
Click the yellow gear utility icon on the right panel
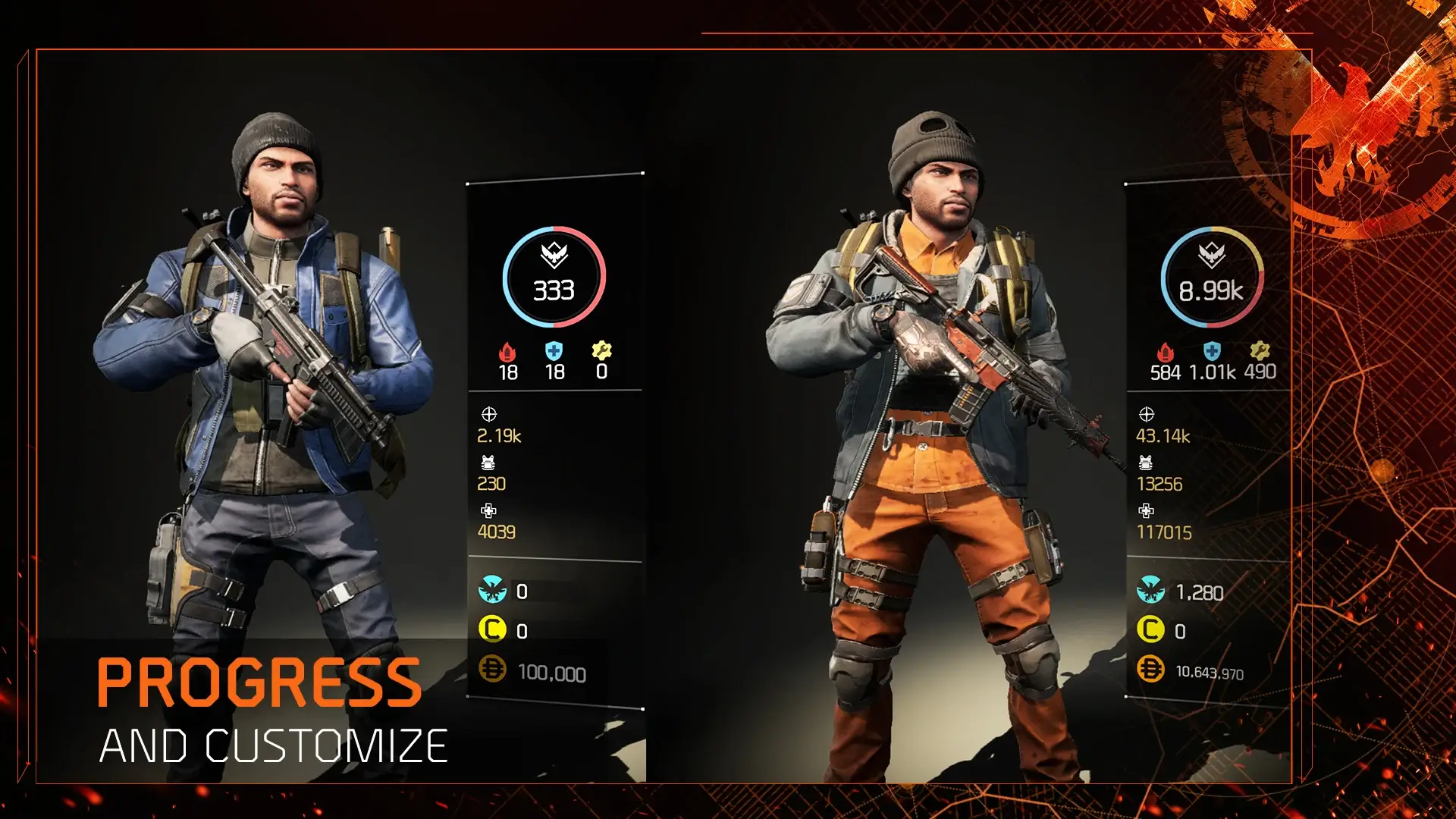(x=1260, y=350)
